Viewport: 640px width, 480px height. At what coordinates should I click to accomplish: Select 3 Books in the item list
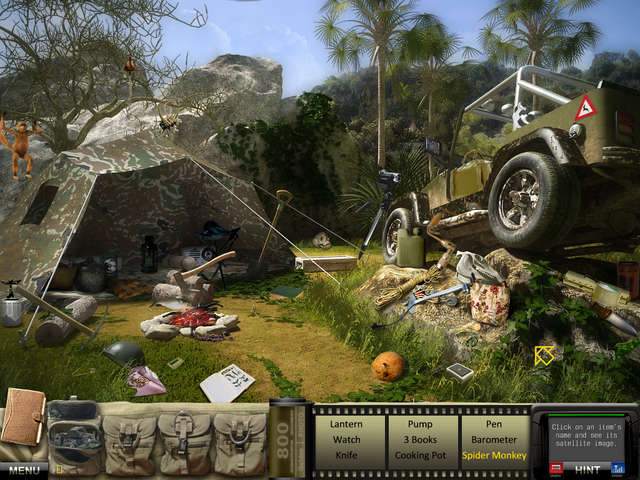[420, 438]
